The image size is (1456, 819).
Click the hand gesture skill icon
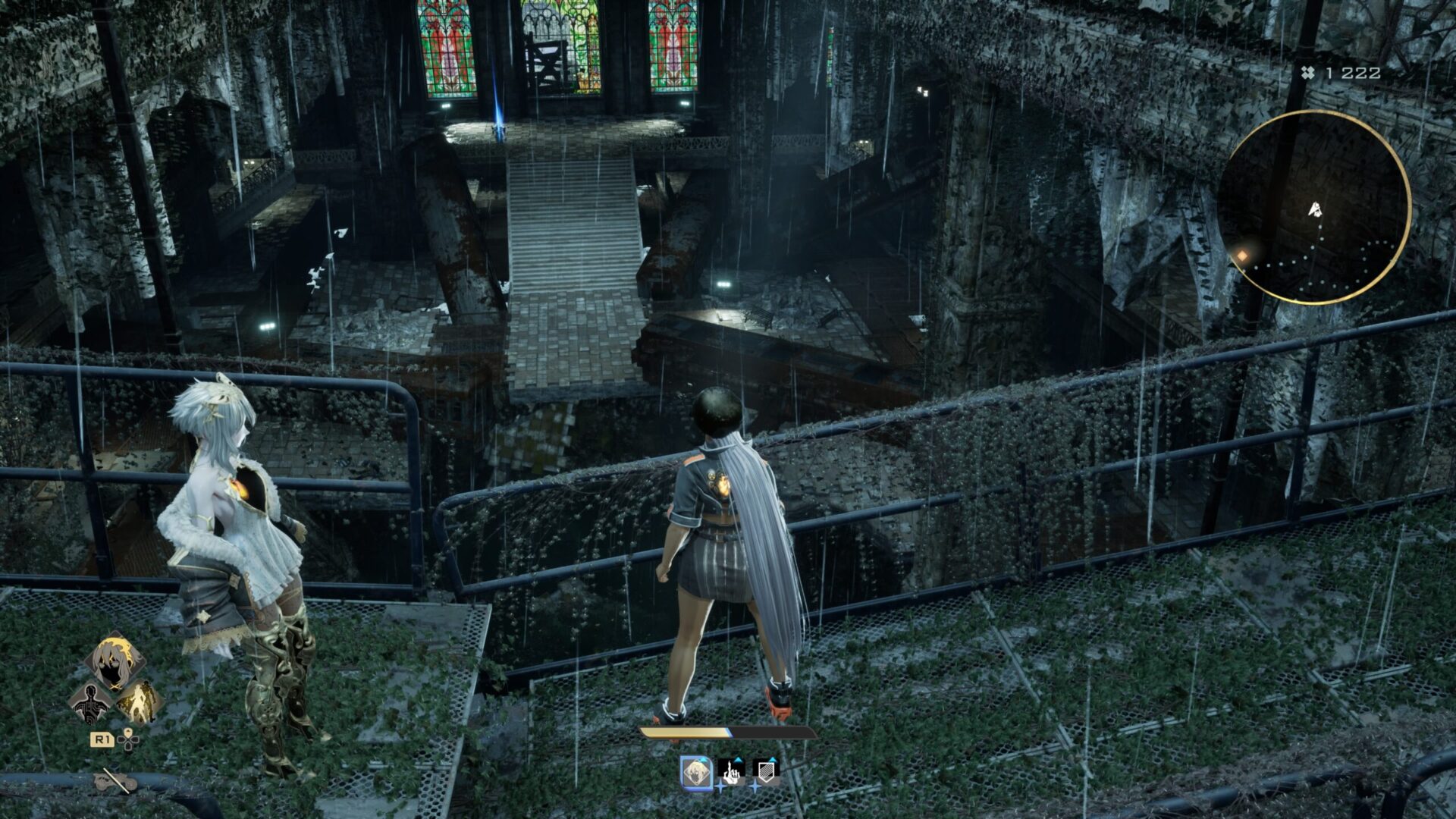pyautogui.click(x=732, y=773)
